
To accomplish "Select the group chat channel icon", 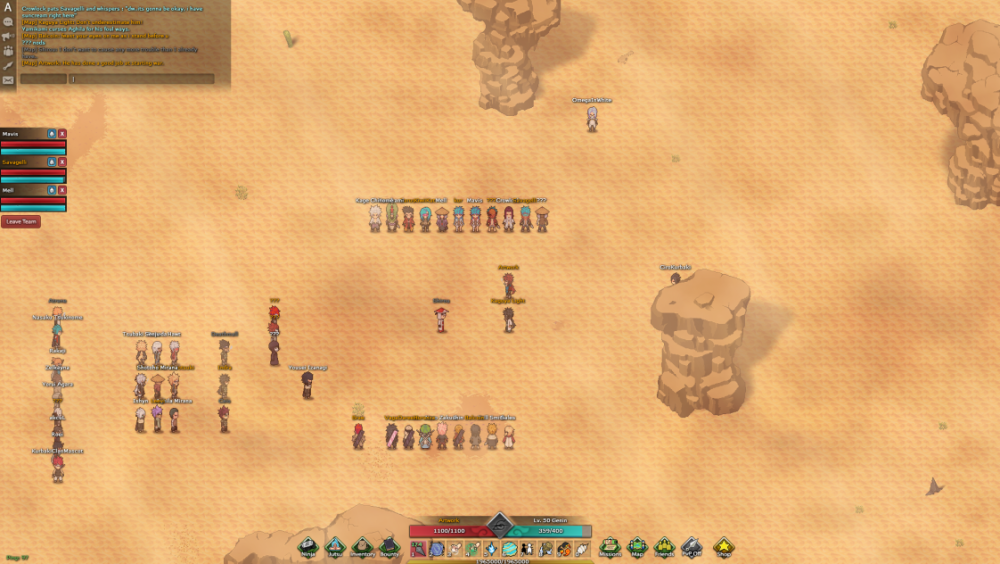I will pyautogui.click(x=8, y=50).
